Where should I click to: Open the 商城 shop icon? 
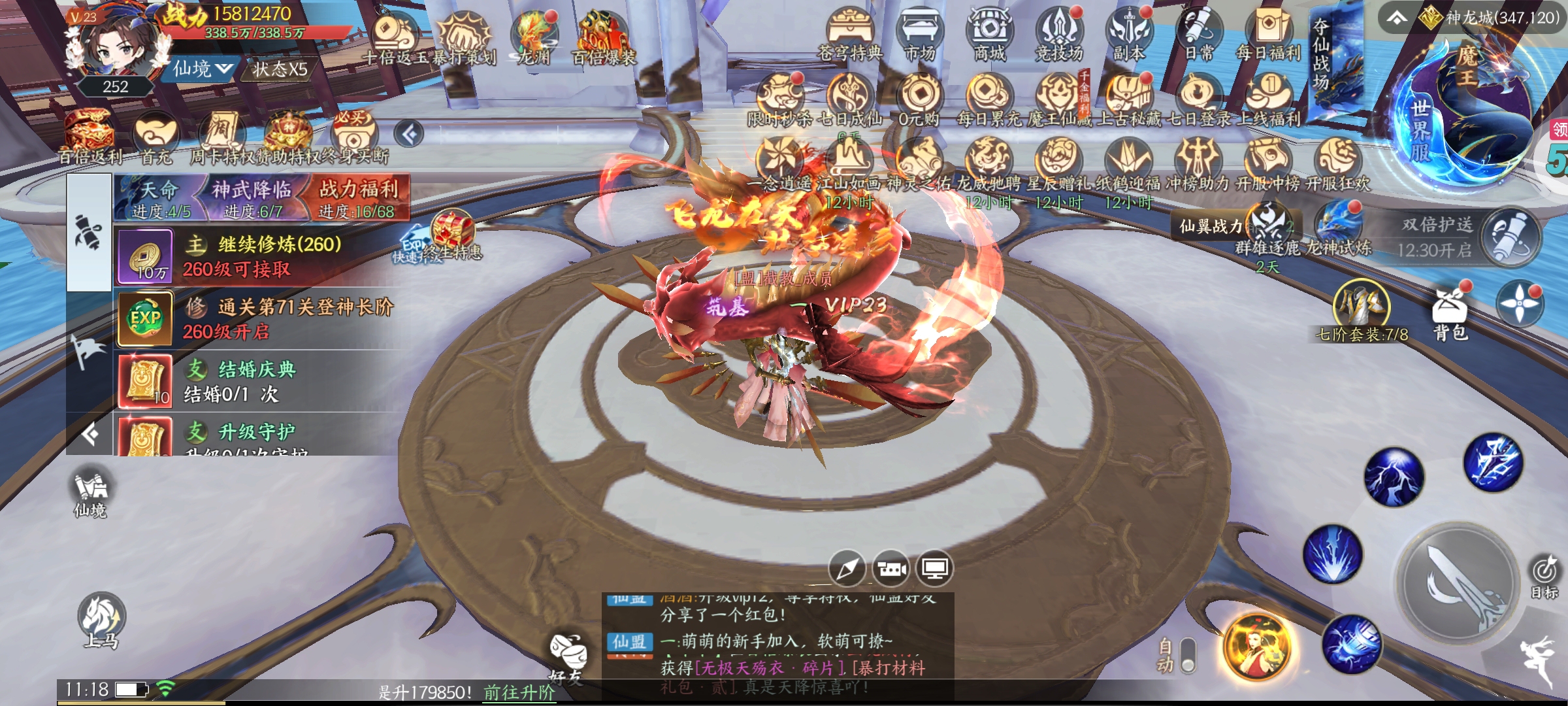(x=989, y=33)
